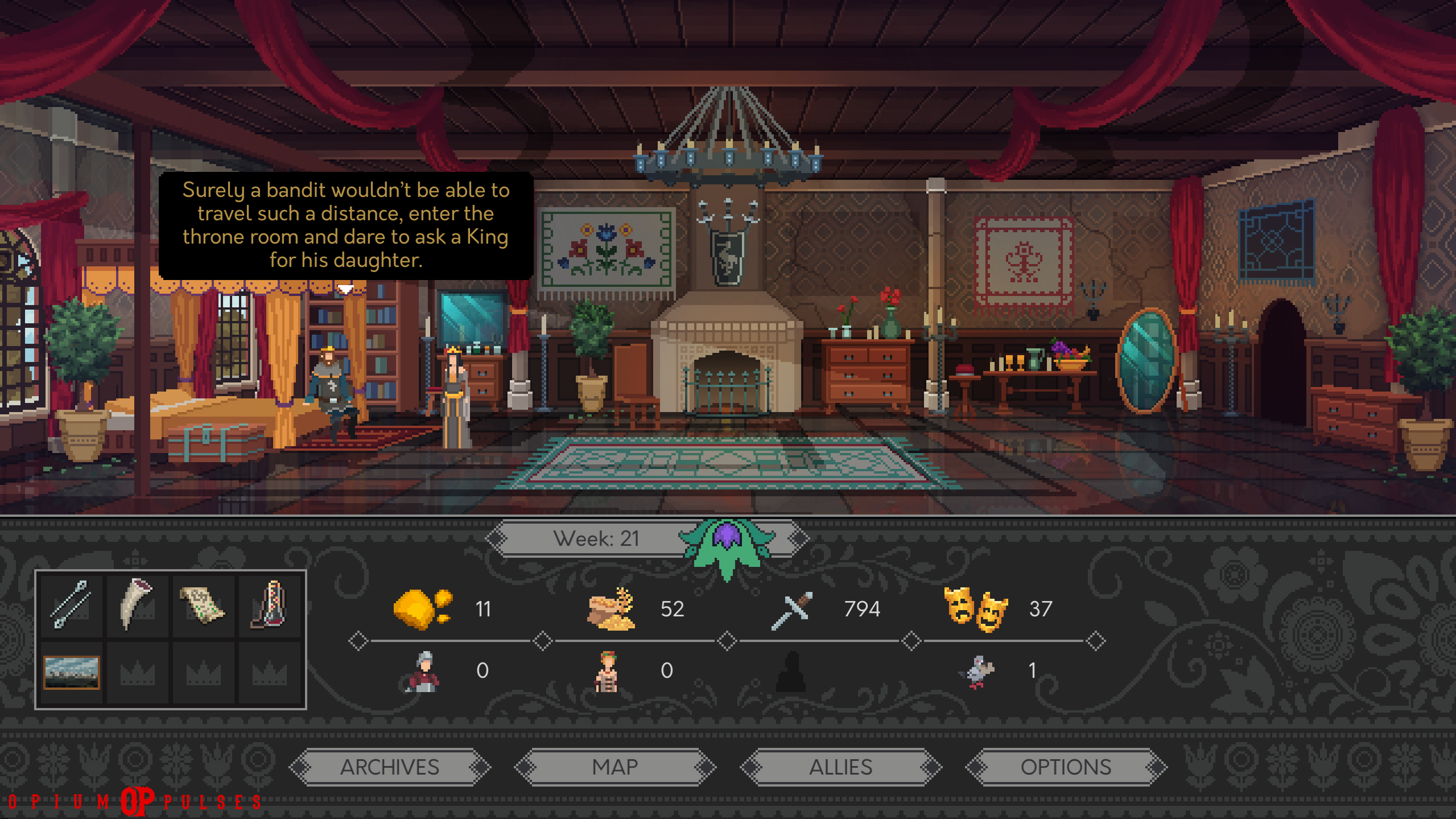This screenshot has width=1456, height=819.
Task: Open the Map screen
Action: 614,767
